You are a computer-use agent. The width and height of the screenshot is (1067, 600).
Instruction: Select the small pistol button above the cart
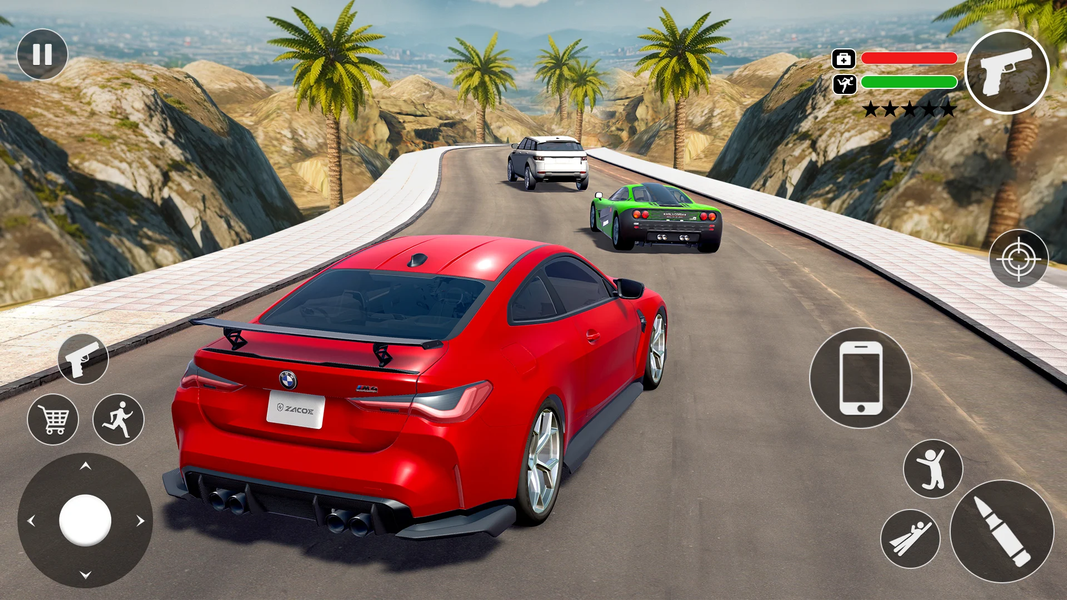pyautogui.click(x=82, y=359)
